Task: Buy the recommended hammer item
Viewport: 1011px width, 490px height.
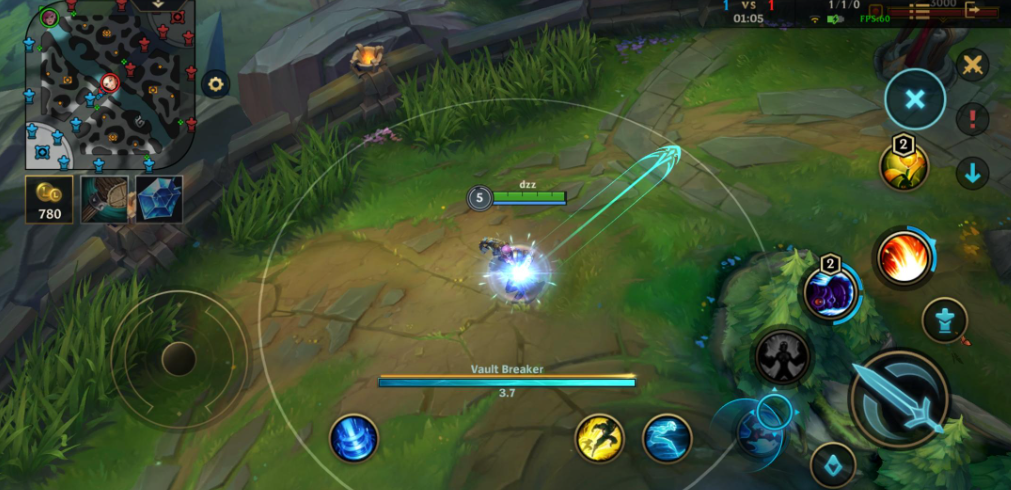Action: click(104, 199)
